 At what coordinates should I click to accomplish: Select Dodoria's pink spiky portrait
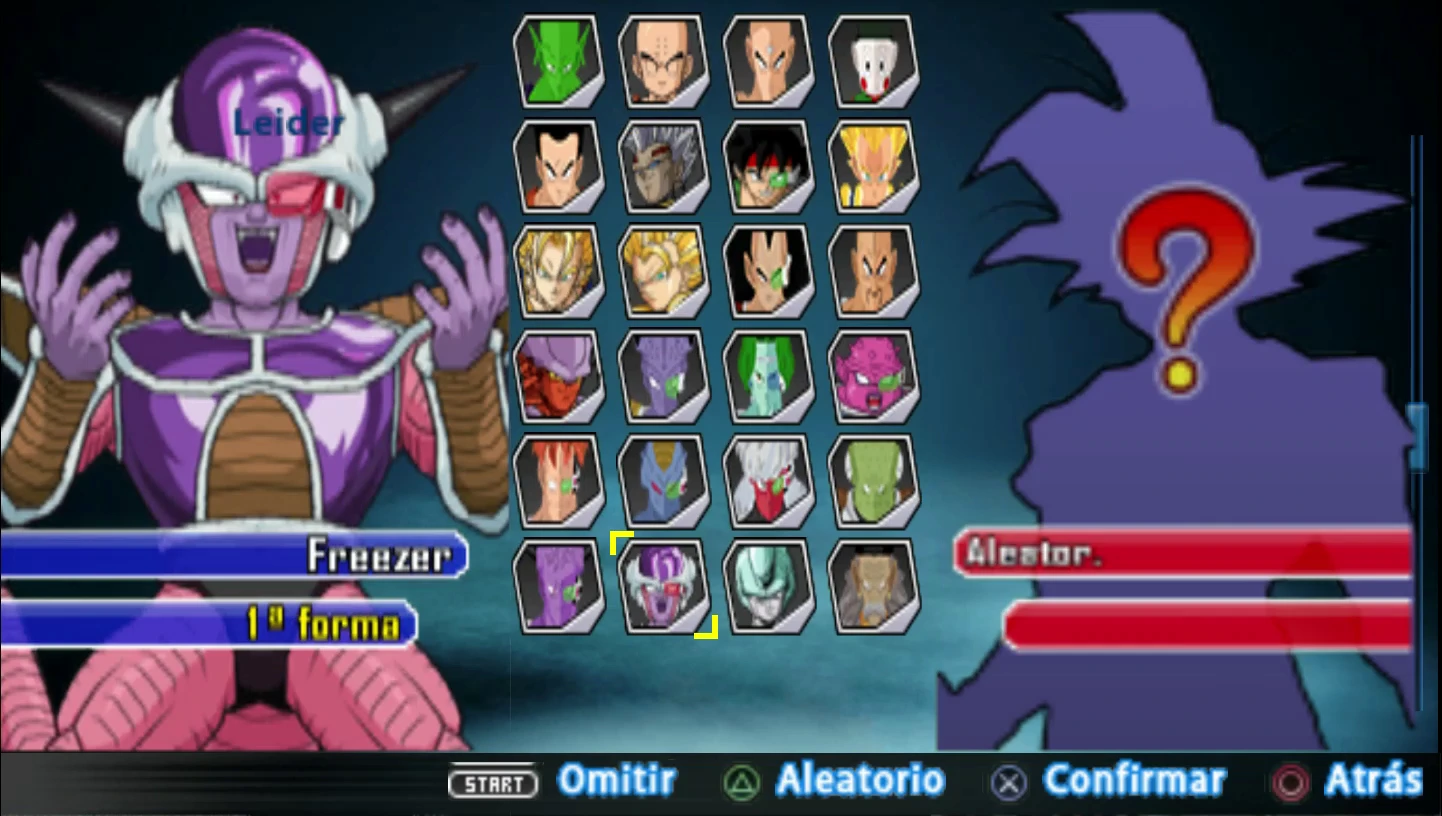point(875,375)
